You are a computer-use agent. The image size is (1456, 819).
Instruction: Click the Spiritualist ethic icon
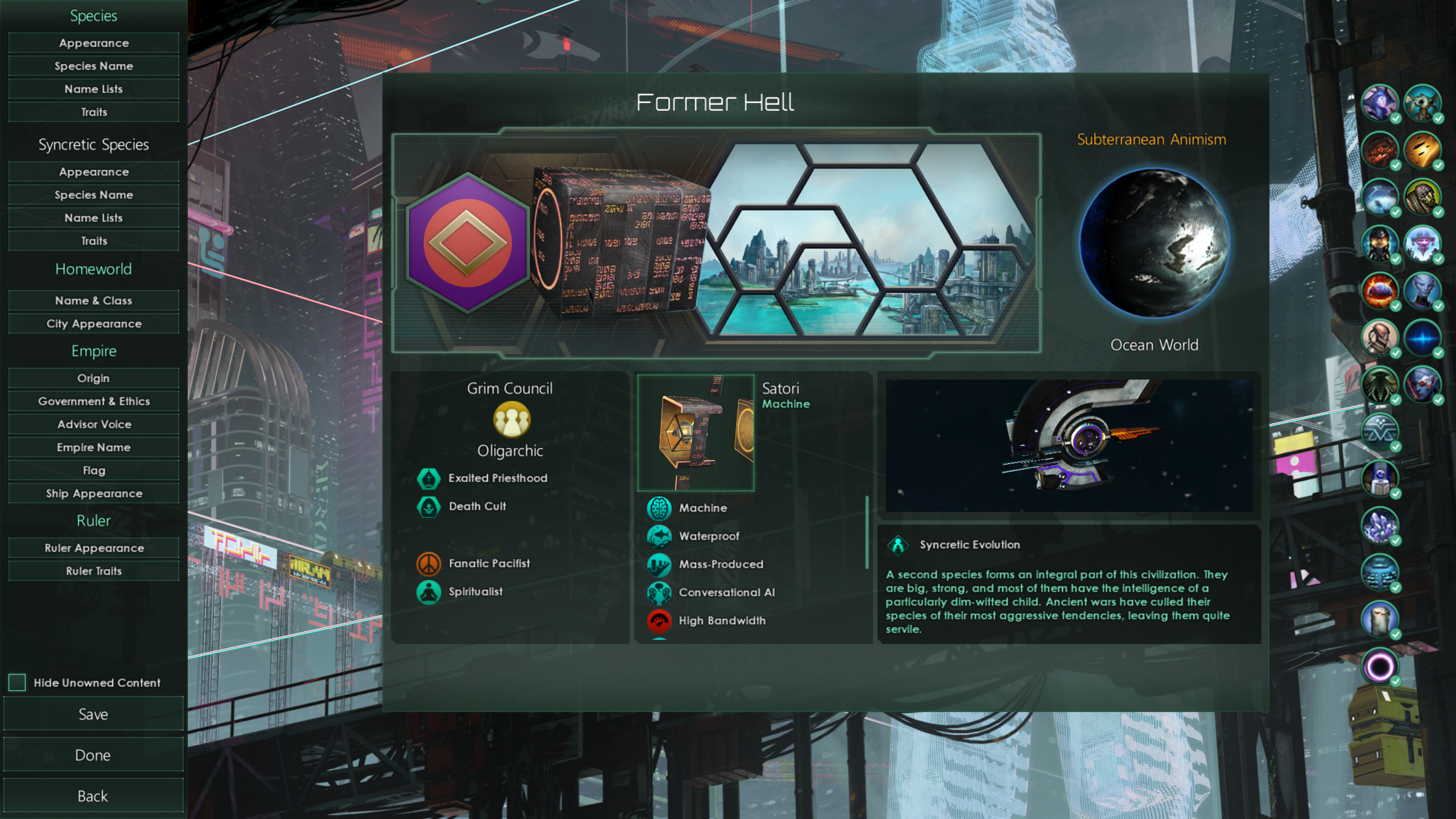click(428, 591)
